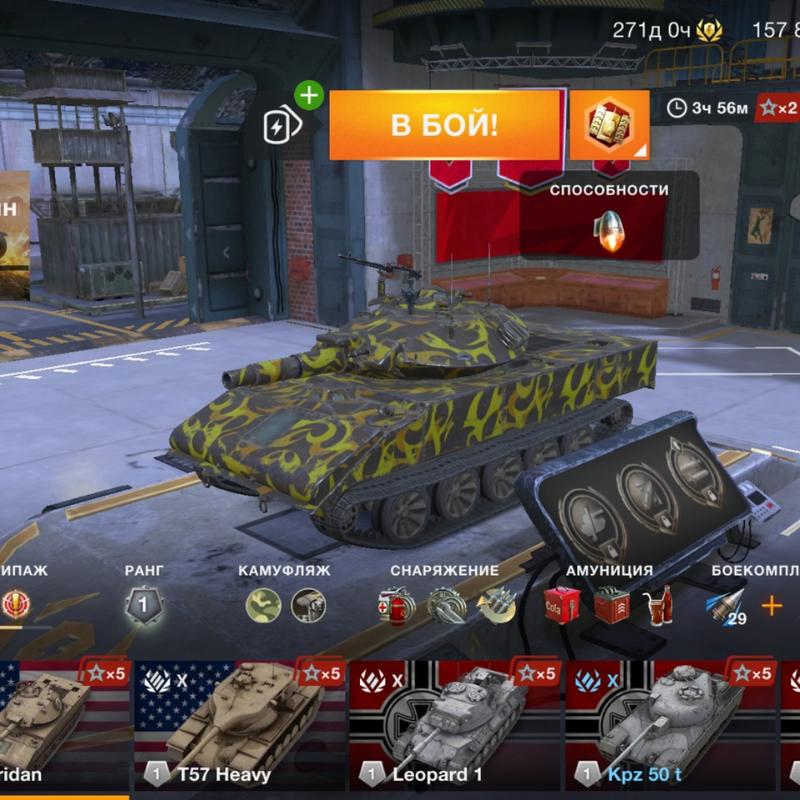Open the third equipment slot with rockets

[x=496, y=605]
